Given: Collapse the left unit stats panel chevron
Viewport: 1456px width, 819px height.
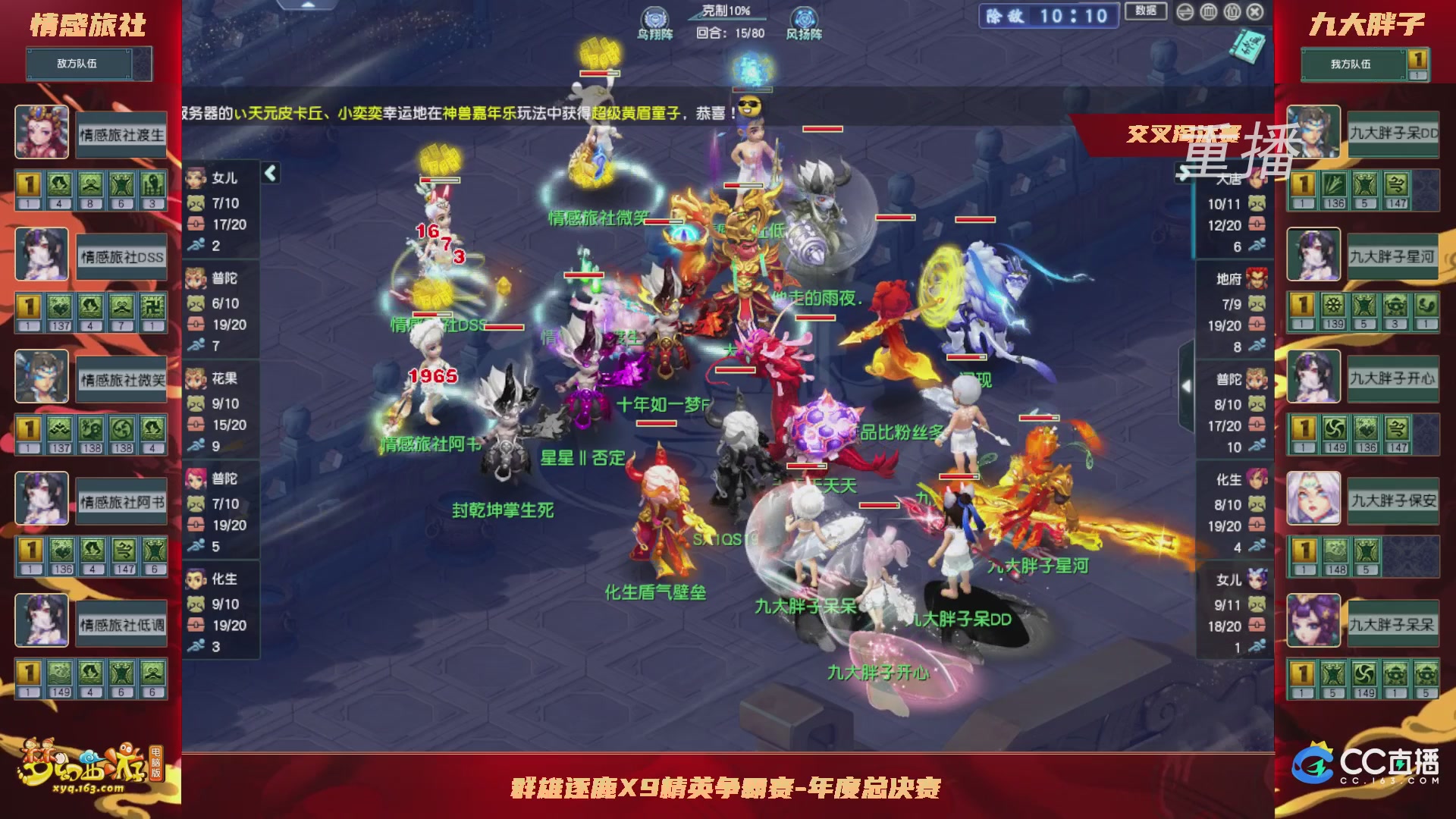Looking at the screenshot, I should 269,174.
